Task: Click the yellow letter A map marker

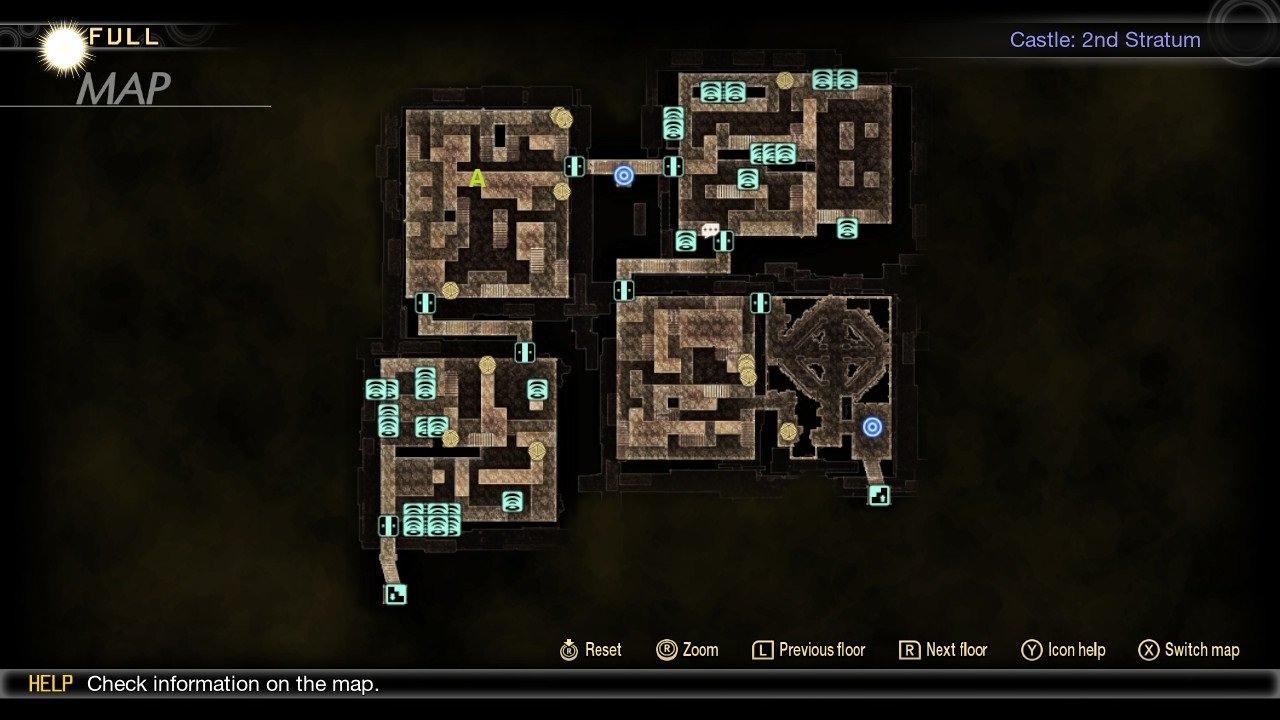Action: (477, 179)
